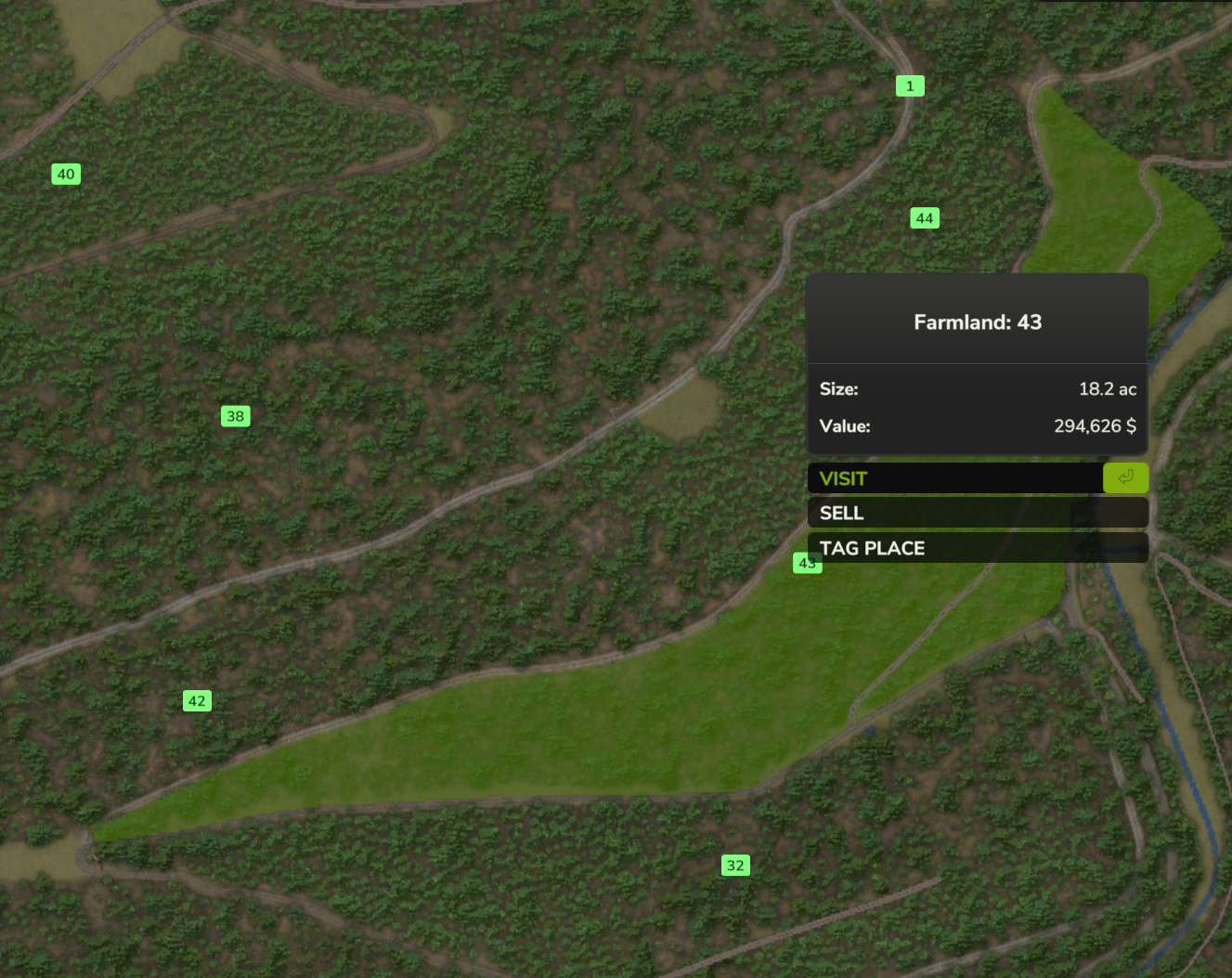Select SELL in the farmland popup

click(x=977, y=513)
